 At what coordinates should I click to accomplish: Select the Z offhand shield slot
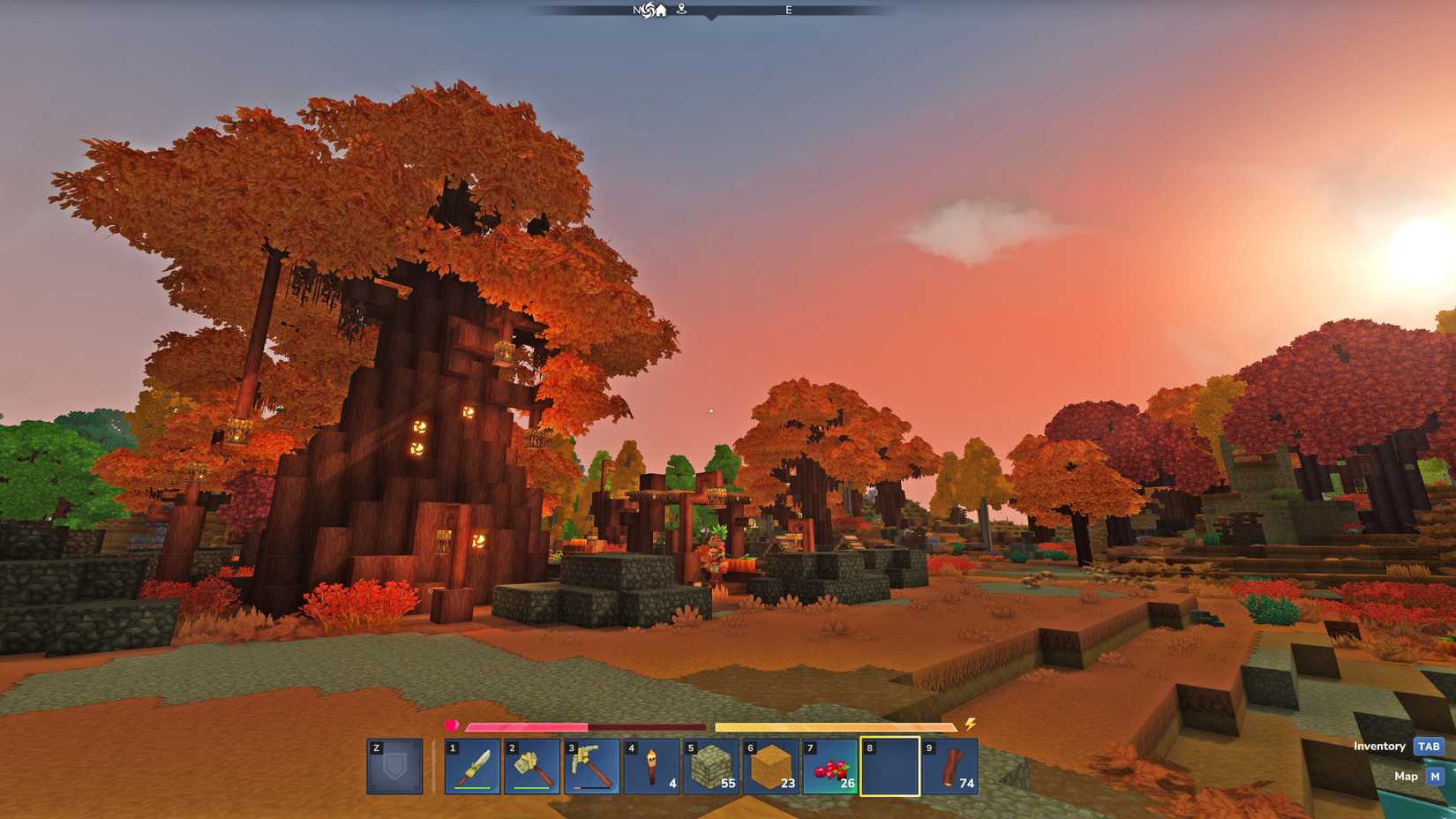click(x=394, y=767)
